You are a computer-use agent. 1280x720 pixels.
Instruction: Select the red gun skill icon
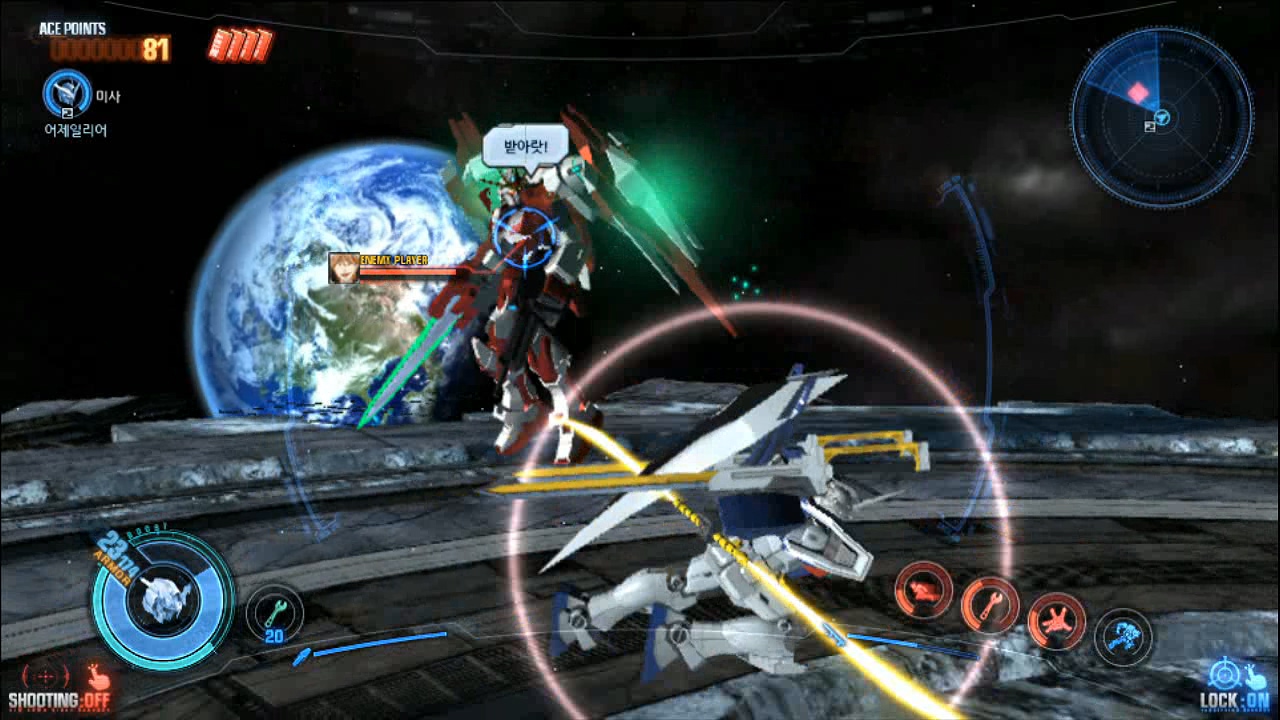[923, 590]
